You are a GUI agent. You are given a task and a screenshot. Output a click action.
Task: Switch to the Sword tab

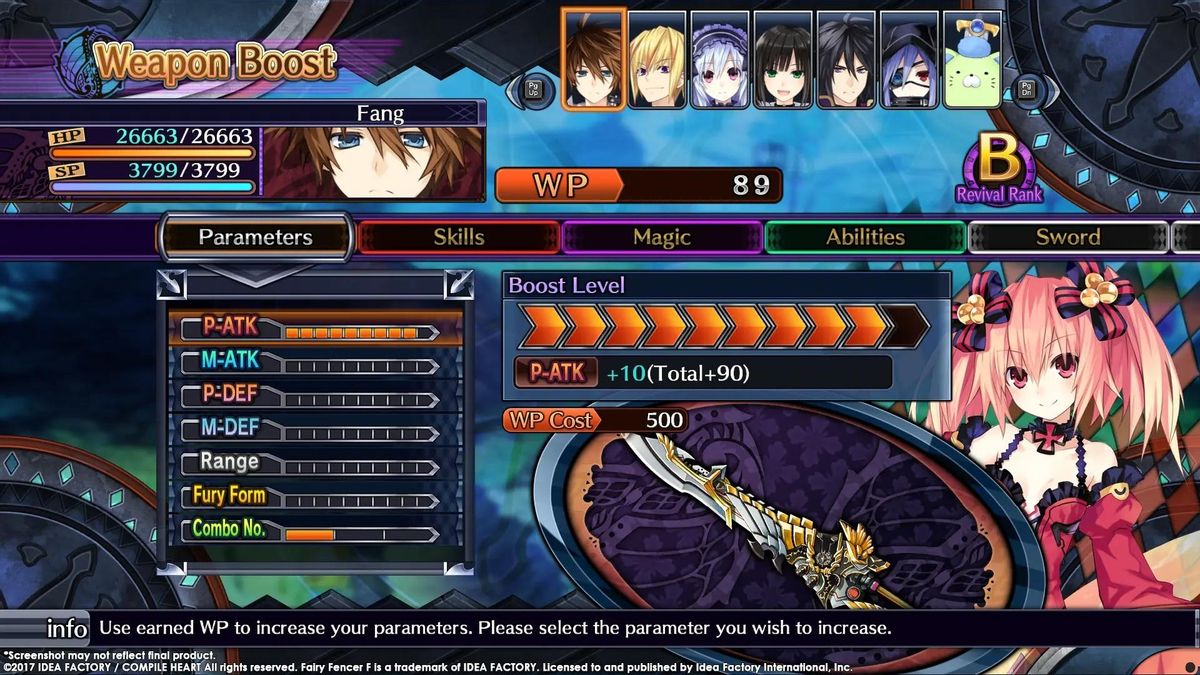1067,237
